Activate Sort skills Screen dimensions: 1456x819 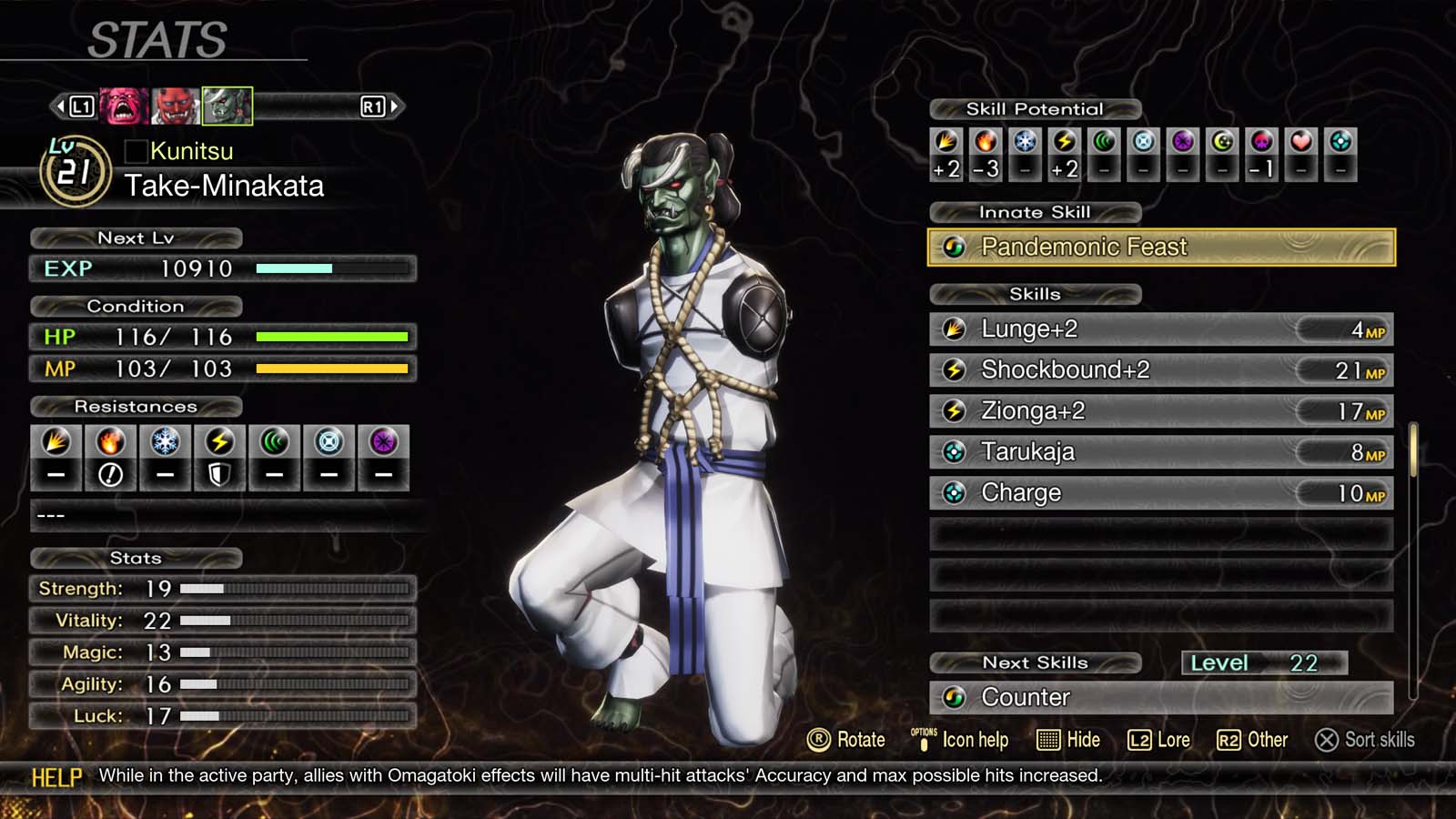coord(1365,740)
